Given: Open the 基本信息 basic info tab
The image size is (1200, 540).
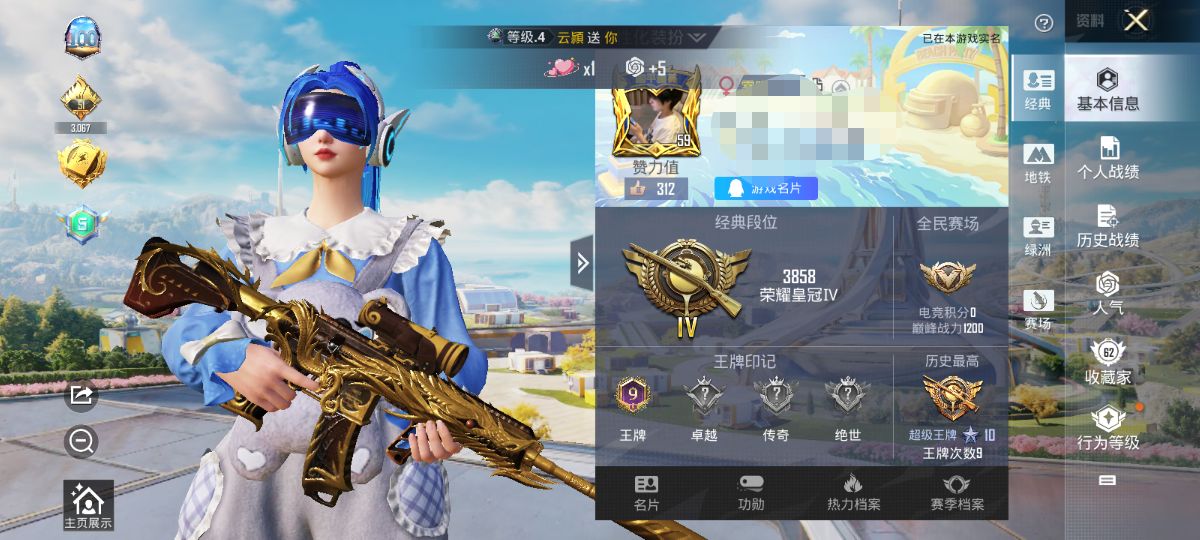Looking at the screenshot, I should 1108,89.
